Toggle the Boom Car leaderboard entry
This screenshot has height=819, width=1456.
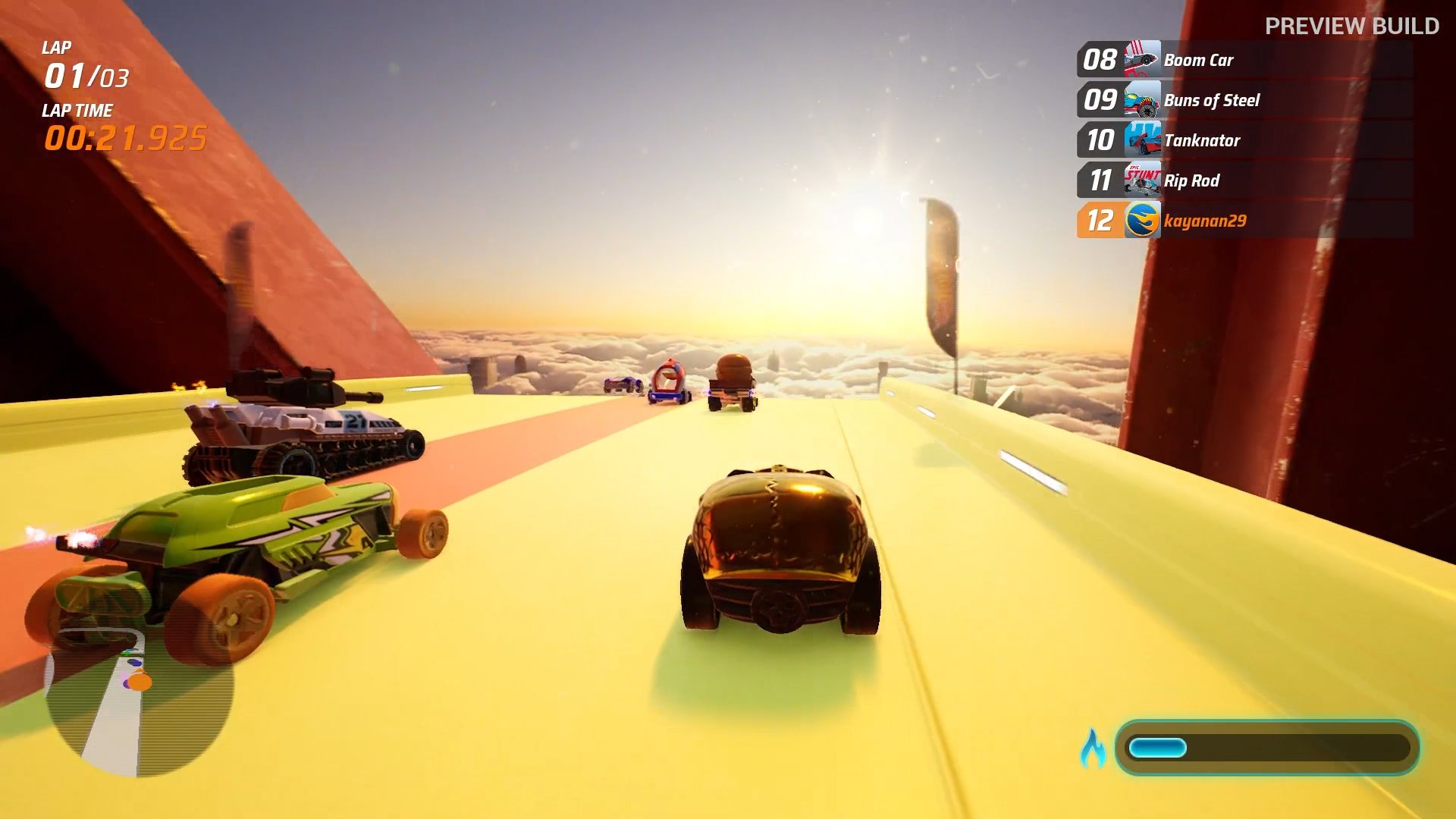click(1244, 60)
